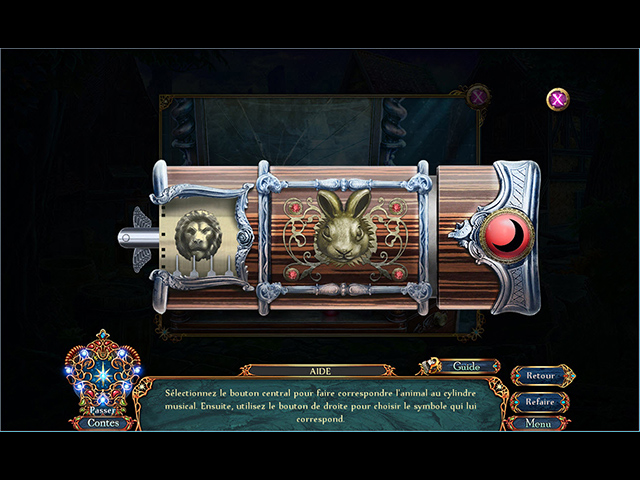Choose Refaire to reset the puzzle
The width and height of the screenshot is (640, 480).
pyautogui.click(x=540, y=401)
